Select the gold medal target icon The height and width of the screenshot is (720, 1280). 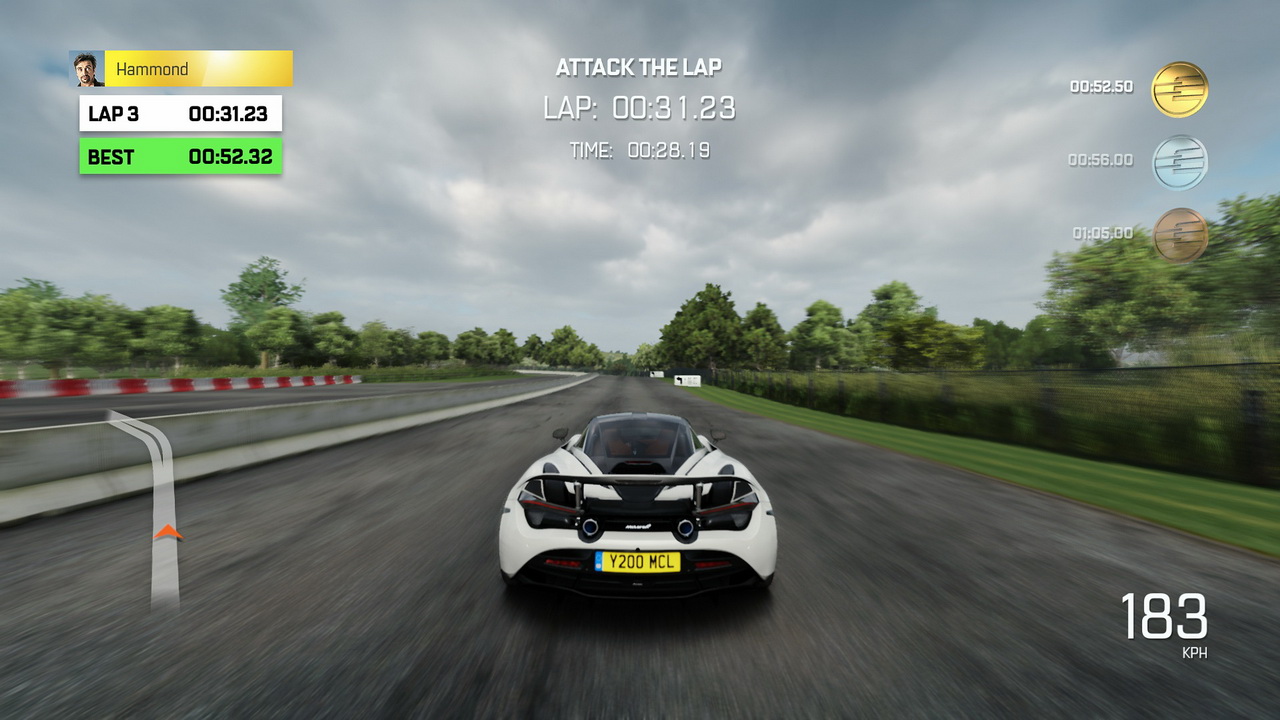point(1179,89)
